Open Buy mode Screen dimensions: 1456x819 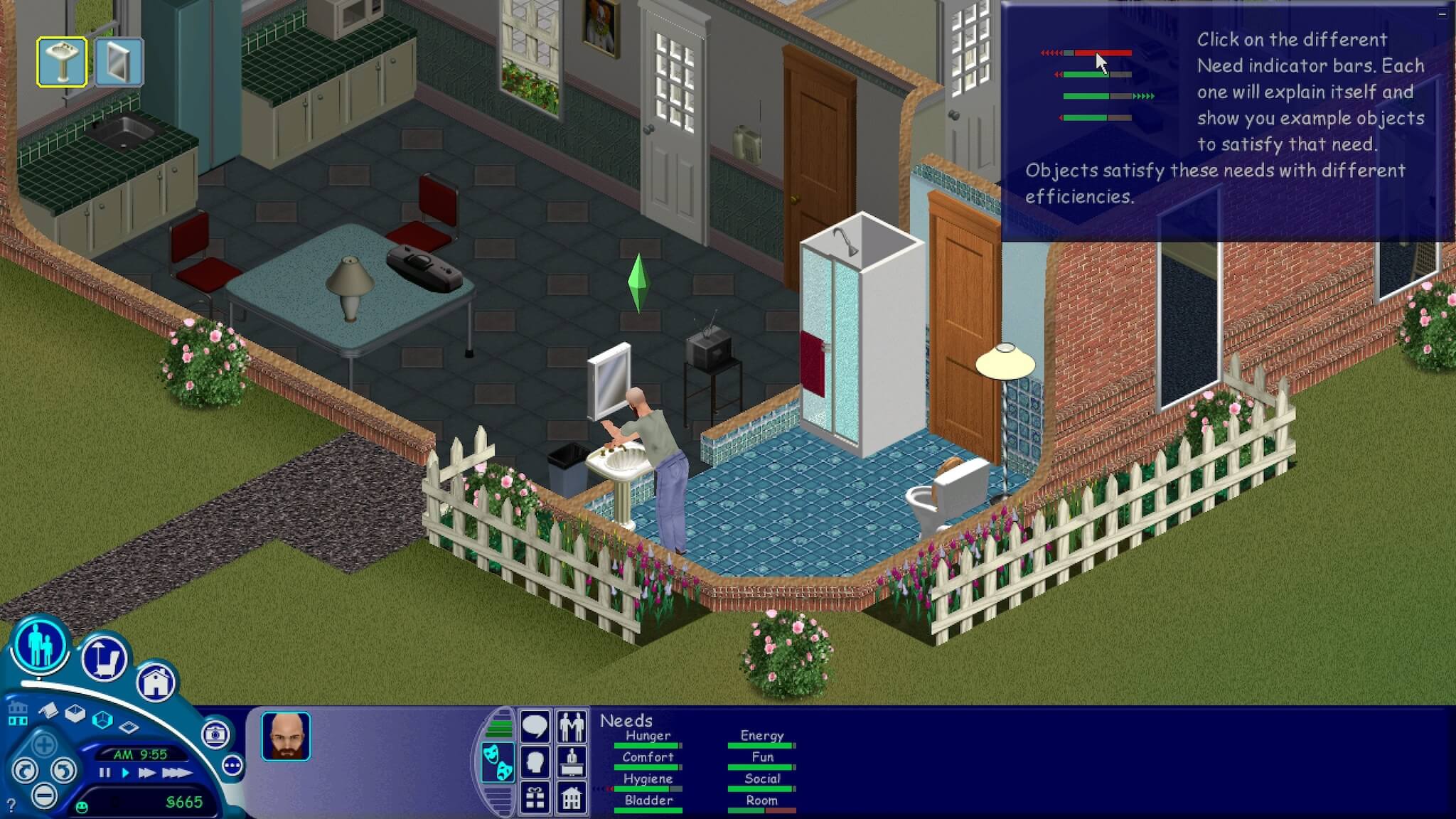click(103, 659)
